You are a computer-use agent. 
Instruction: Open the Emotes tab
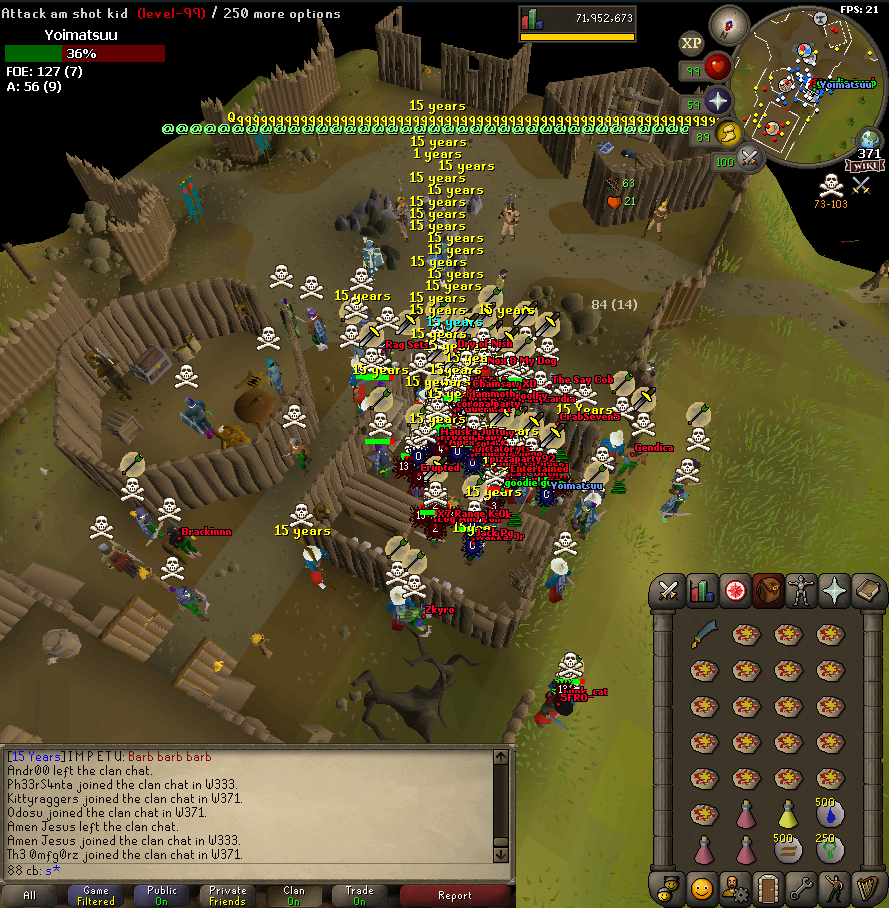tap(834, 887)
